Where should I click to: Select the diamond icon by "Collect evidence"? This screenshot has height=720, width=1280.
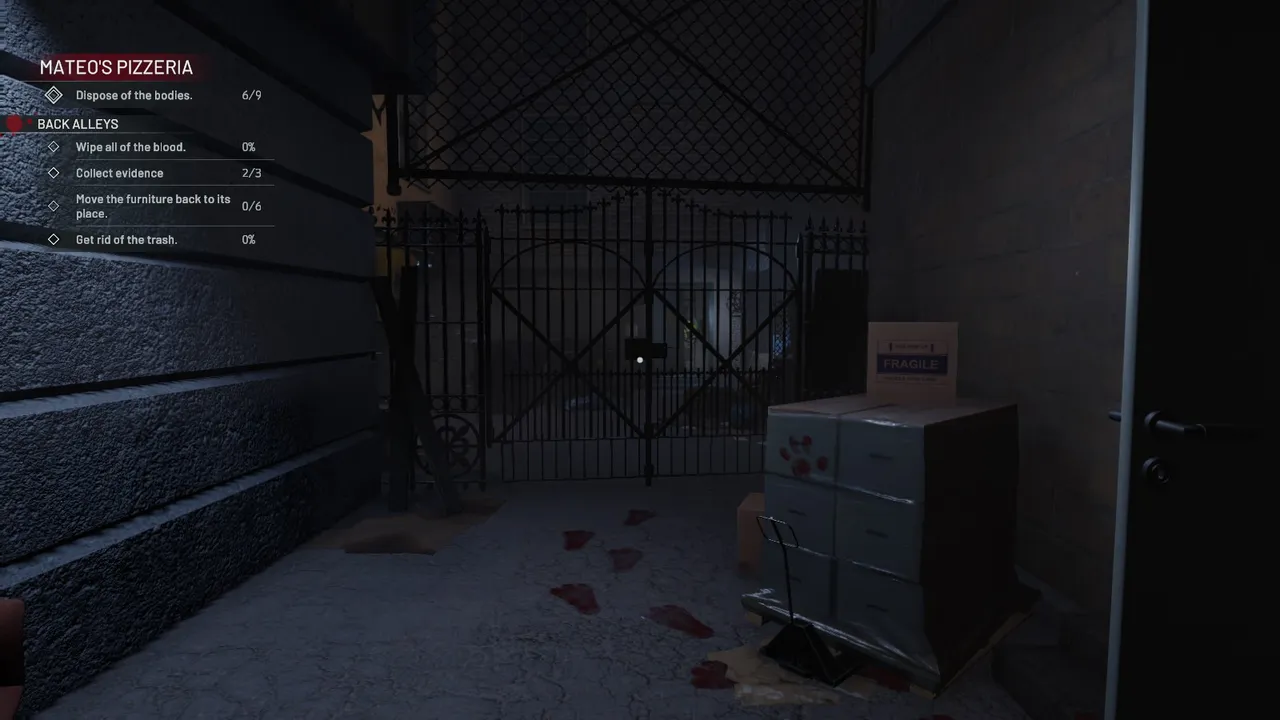click(x=54, y=172)
